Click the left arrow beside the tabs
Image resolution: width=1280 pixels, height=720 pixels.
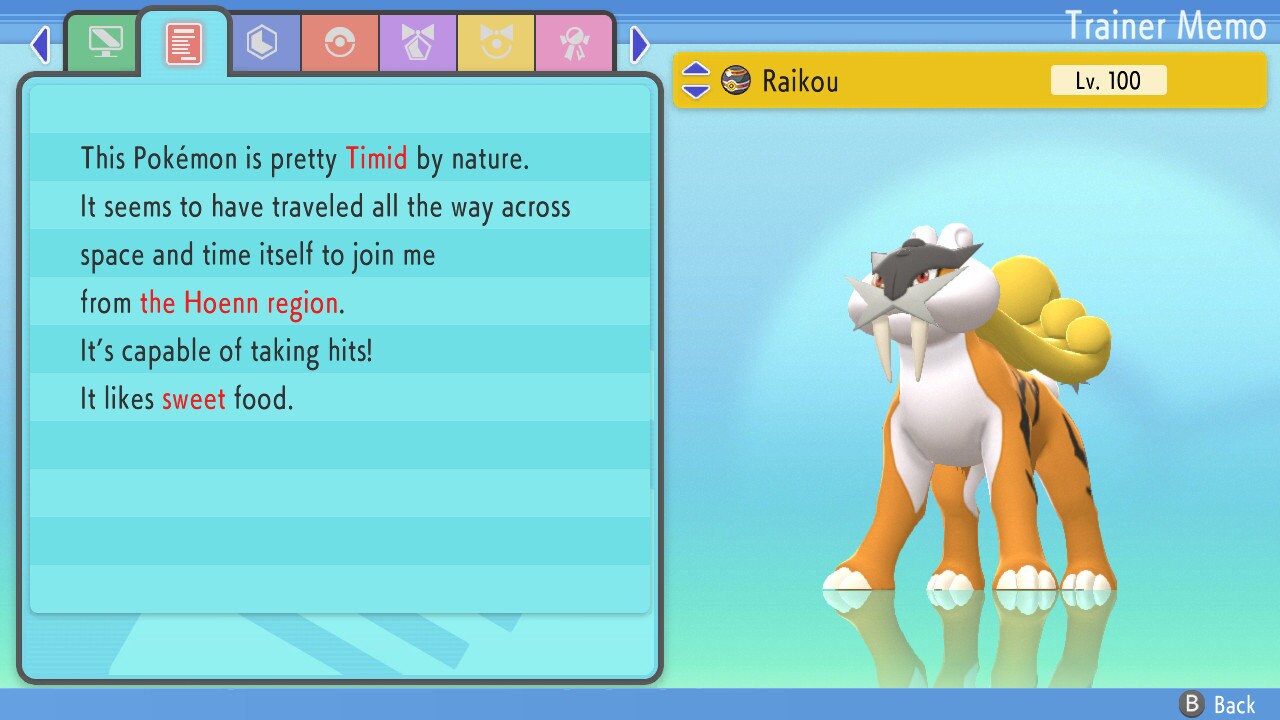(40, 44)
